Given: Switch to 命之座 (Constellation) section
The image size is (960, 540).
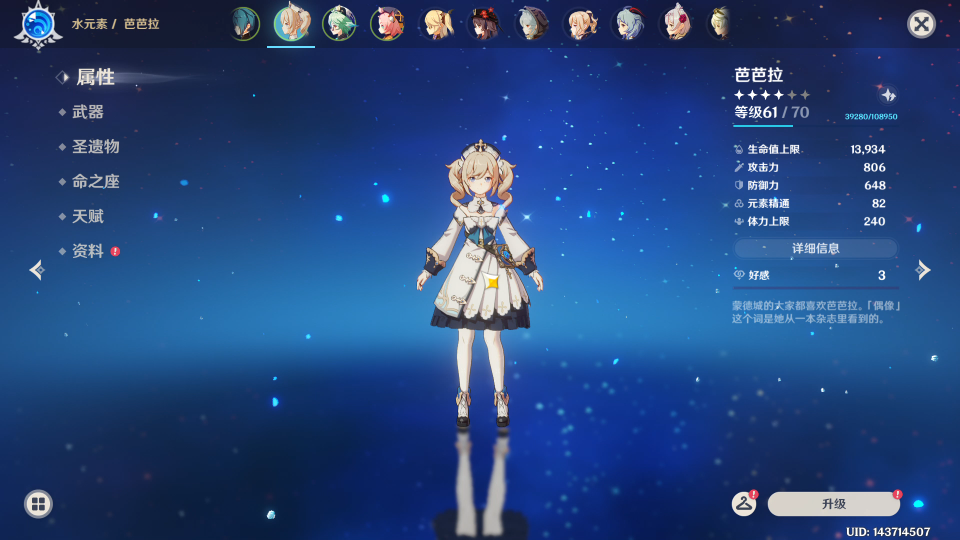Looking at the screenshot, I should [95, 182].
